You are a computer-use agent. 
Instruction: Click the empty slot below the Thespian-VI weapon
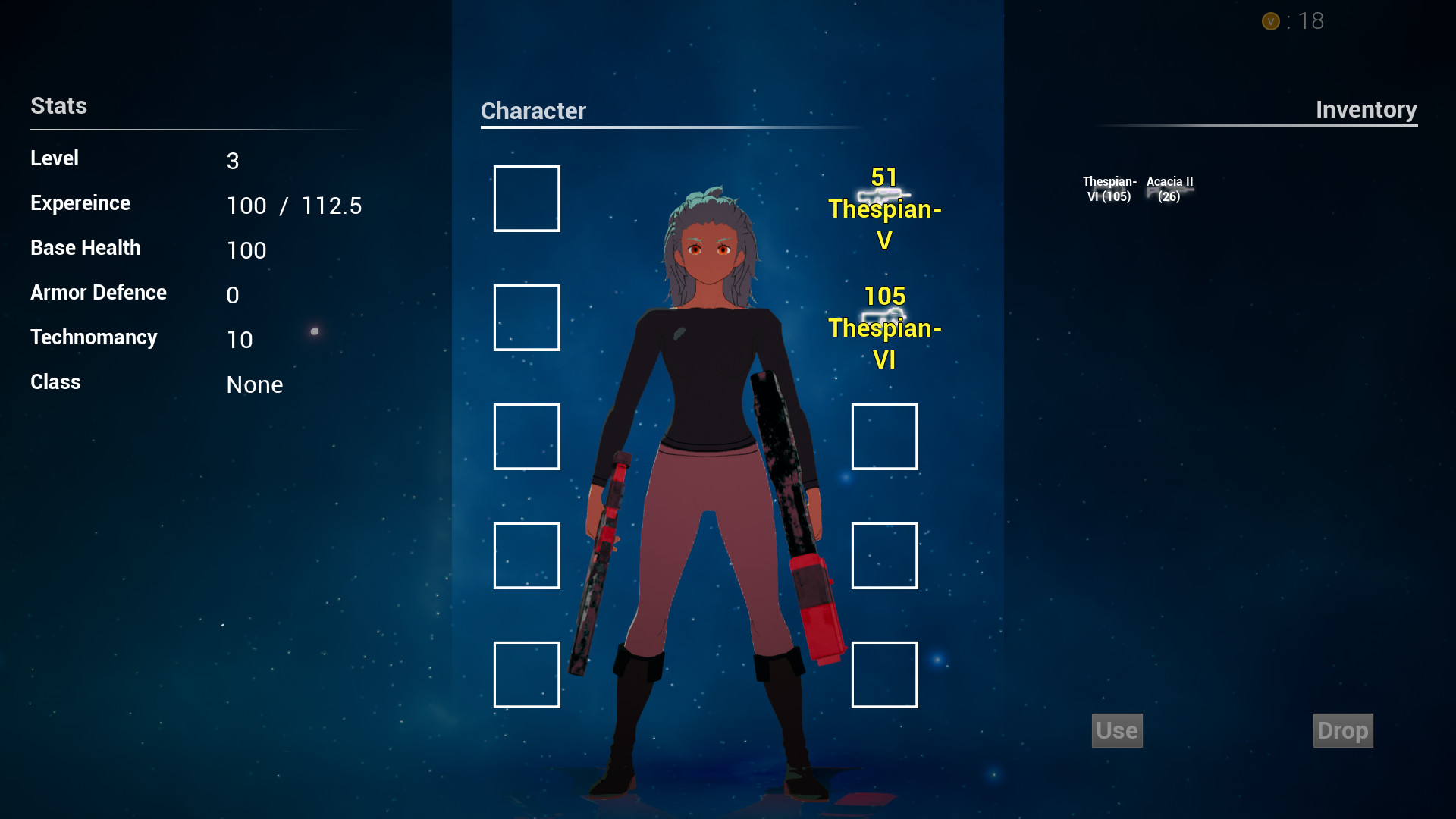[x=884, y=436]
